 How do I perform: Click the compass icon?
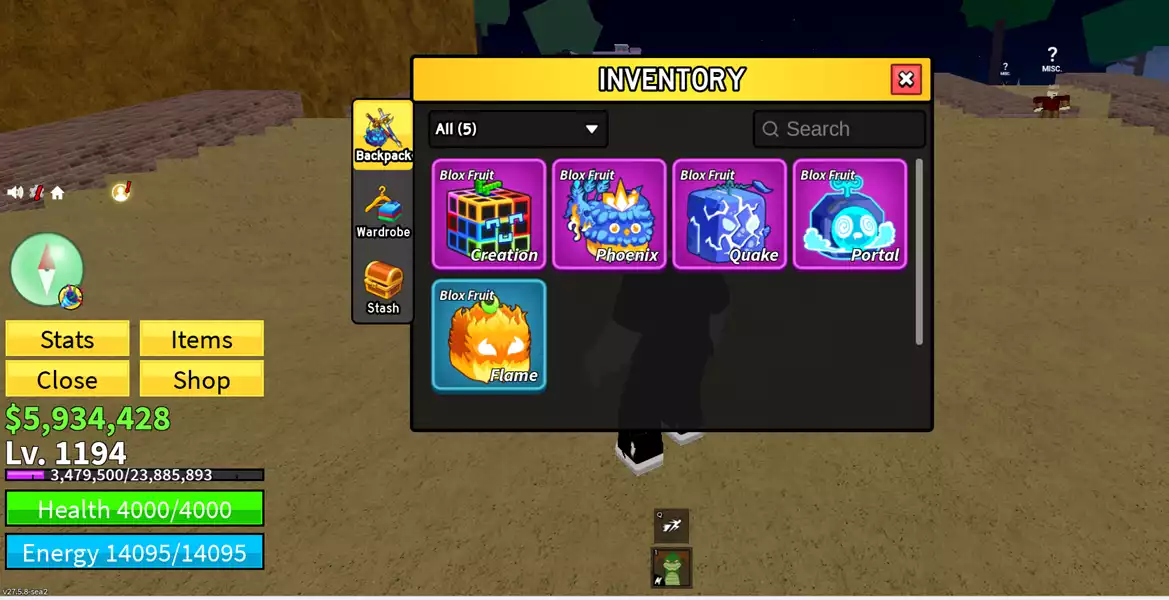click(x=46, y=268)
